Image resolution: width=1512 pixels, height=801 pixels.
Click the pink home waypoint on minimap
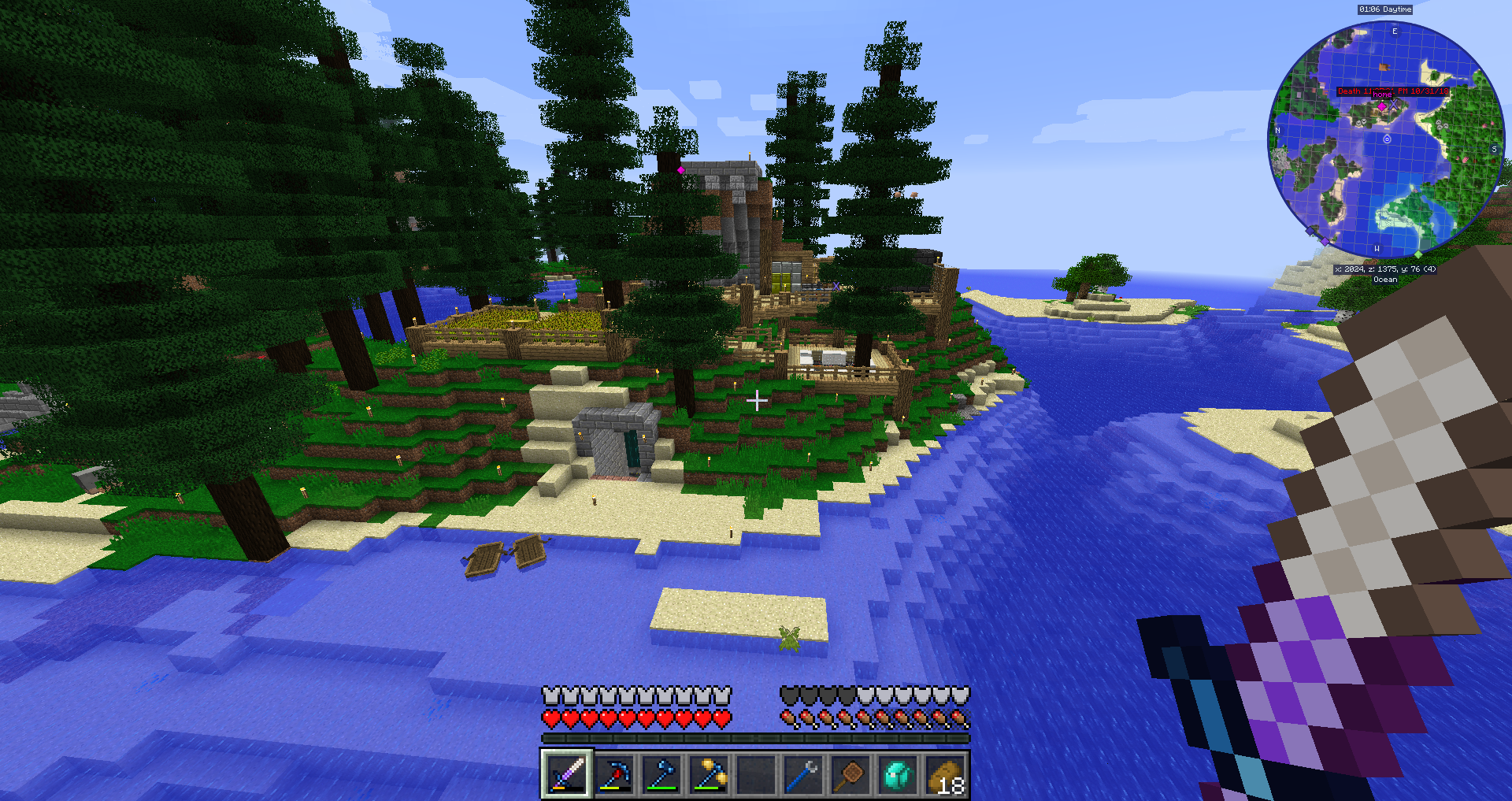coord(1381,106)
